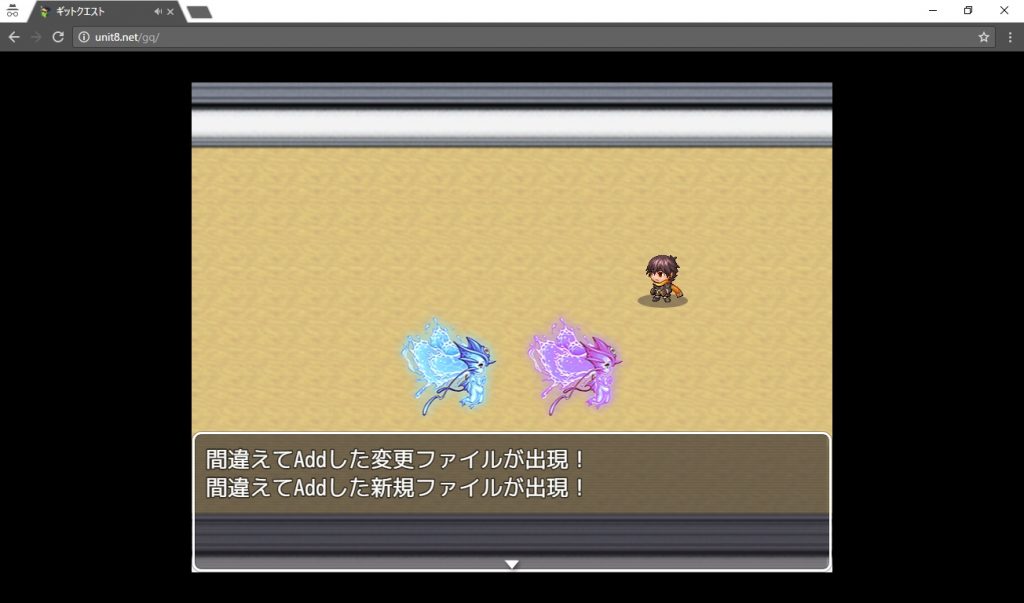
Task: Minimize the browser window
Action: click(932, 11)
